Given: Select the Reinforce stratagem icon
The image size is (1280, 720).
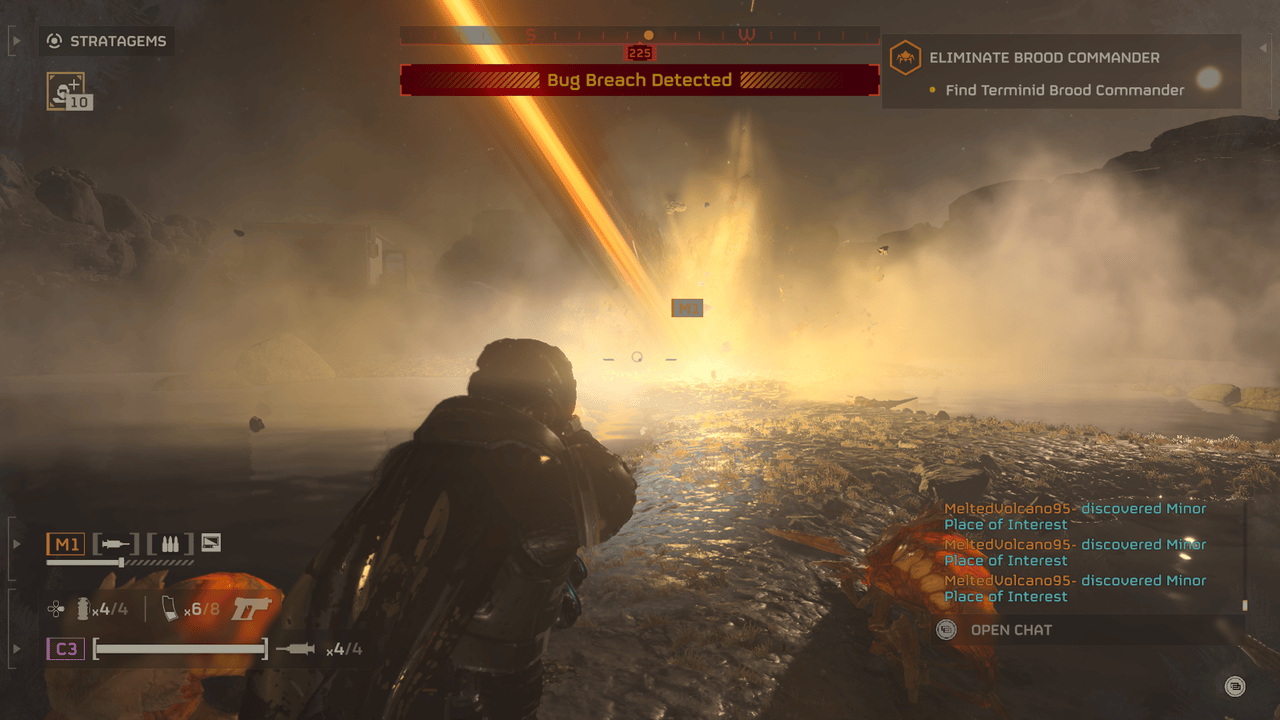Looking at the screenshot, I should click(66, 91).
